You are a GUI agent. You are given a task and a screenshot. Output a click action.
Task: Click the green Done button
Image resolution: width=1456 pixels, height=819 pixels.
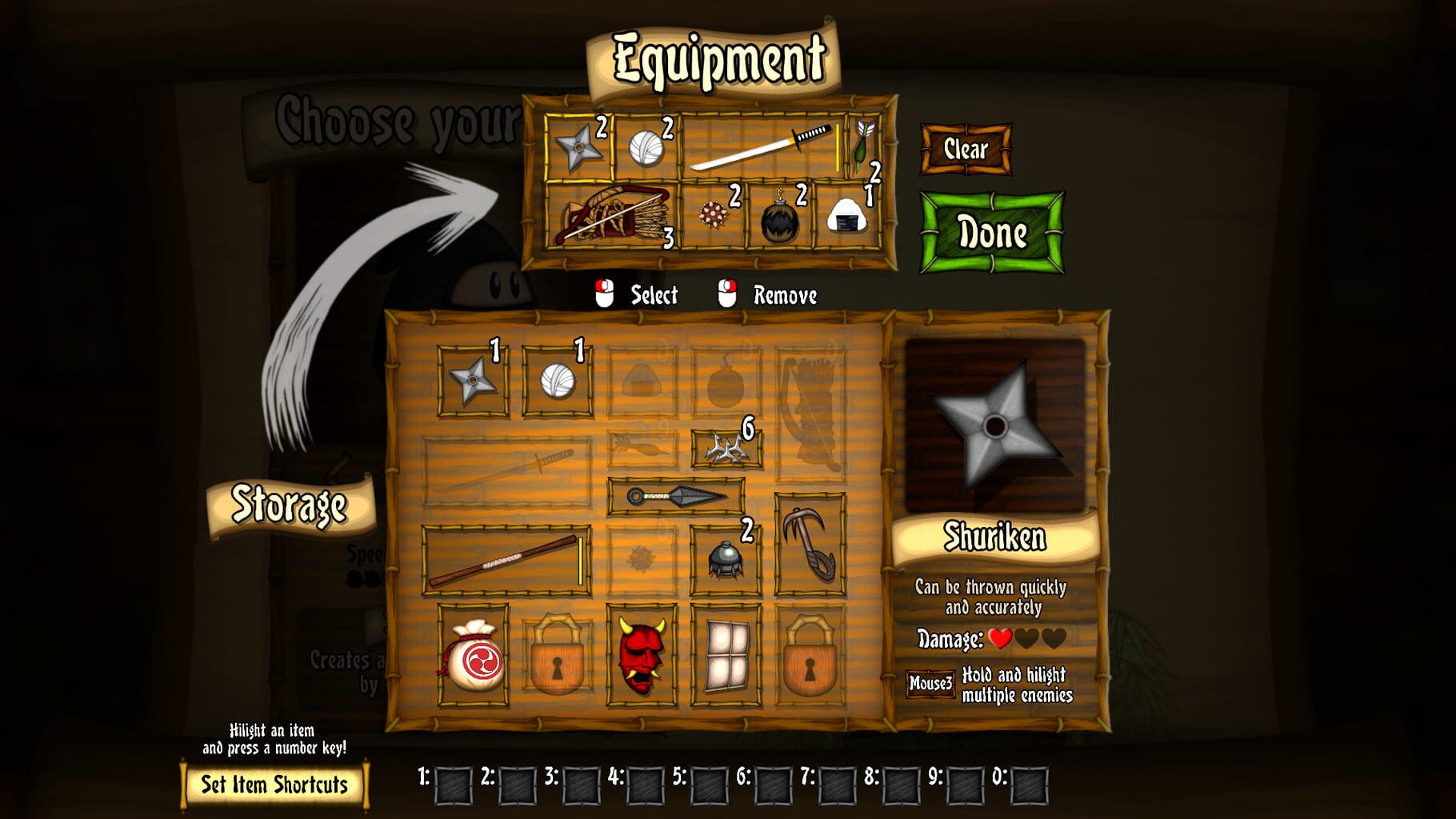(992, 234)
